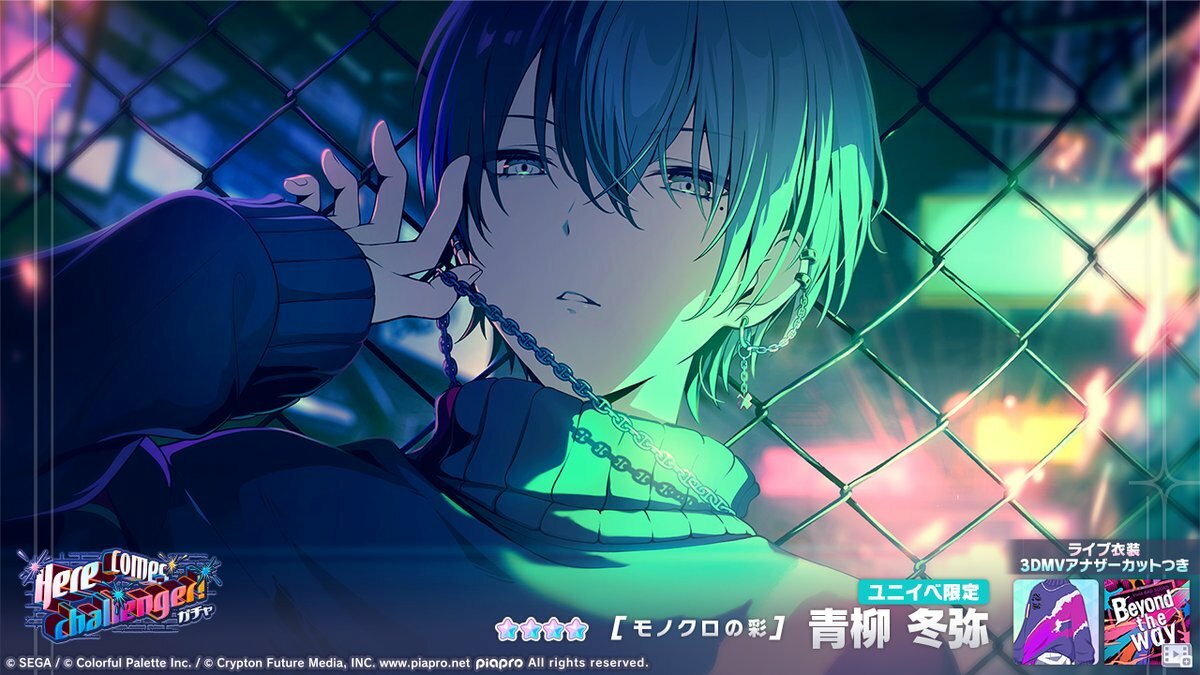Select the purple hoodie live costume thumbnail

1055,621
